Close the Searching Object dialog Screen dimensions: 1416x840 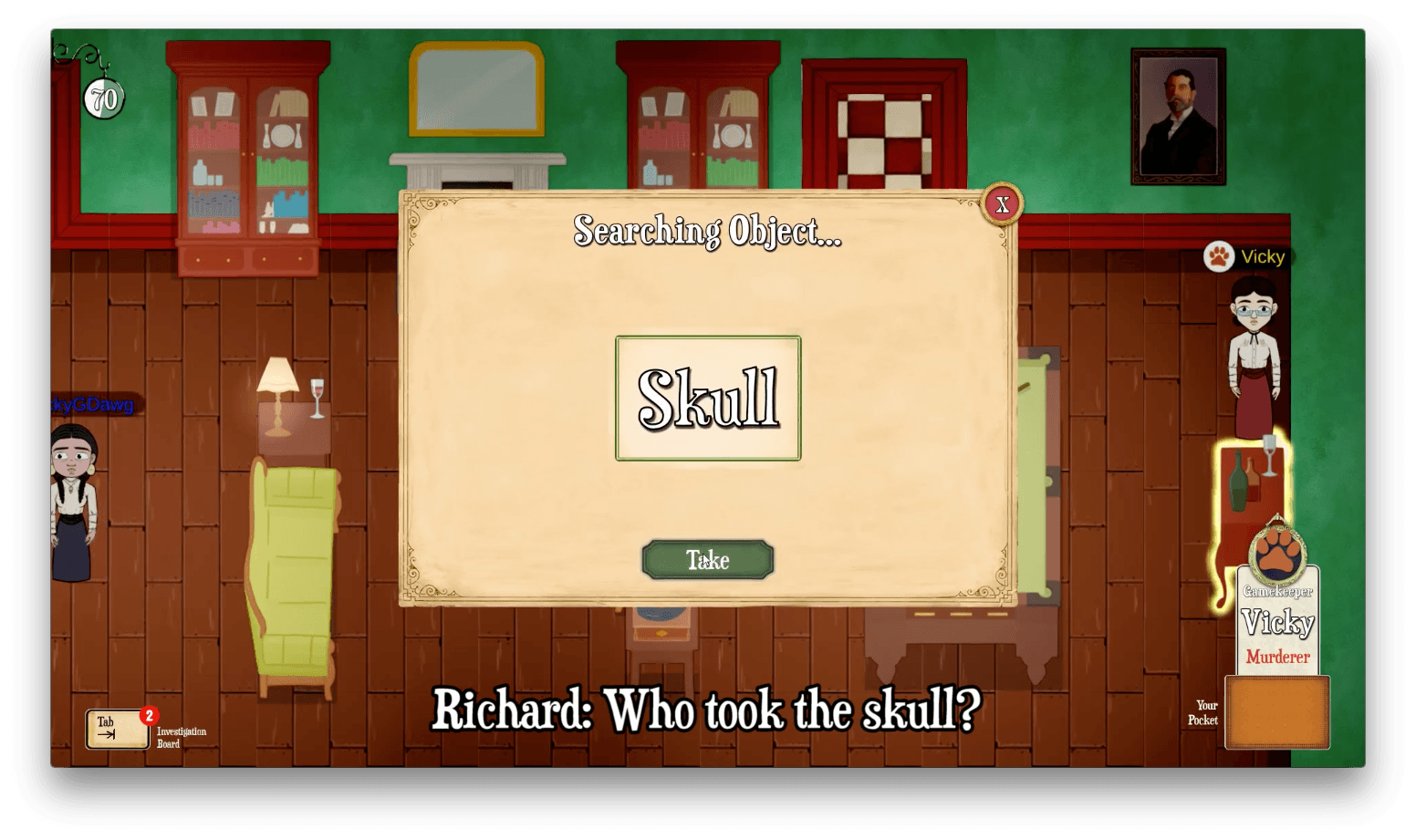1002,204
